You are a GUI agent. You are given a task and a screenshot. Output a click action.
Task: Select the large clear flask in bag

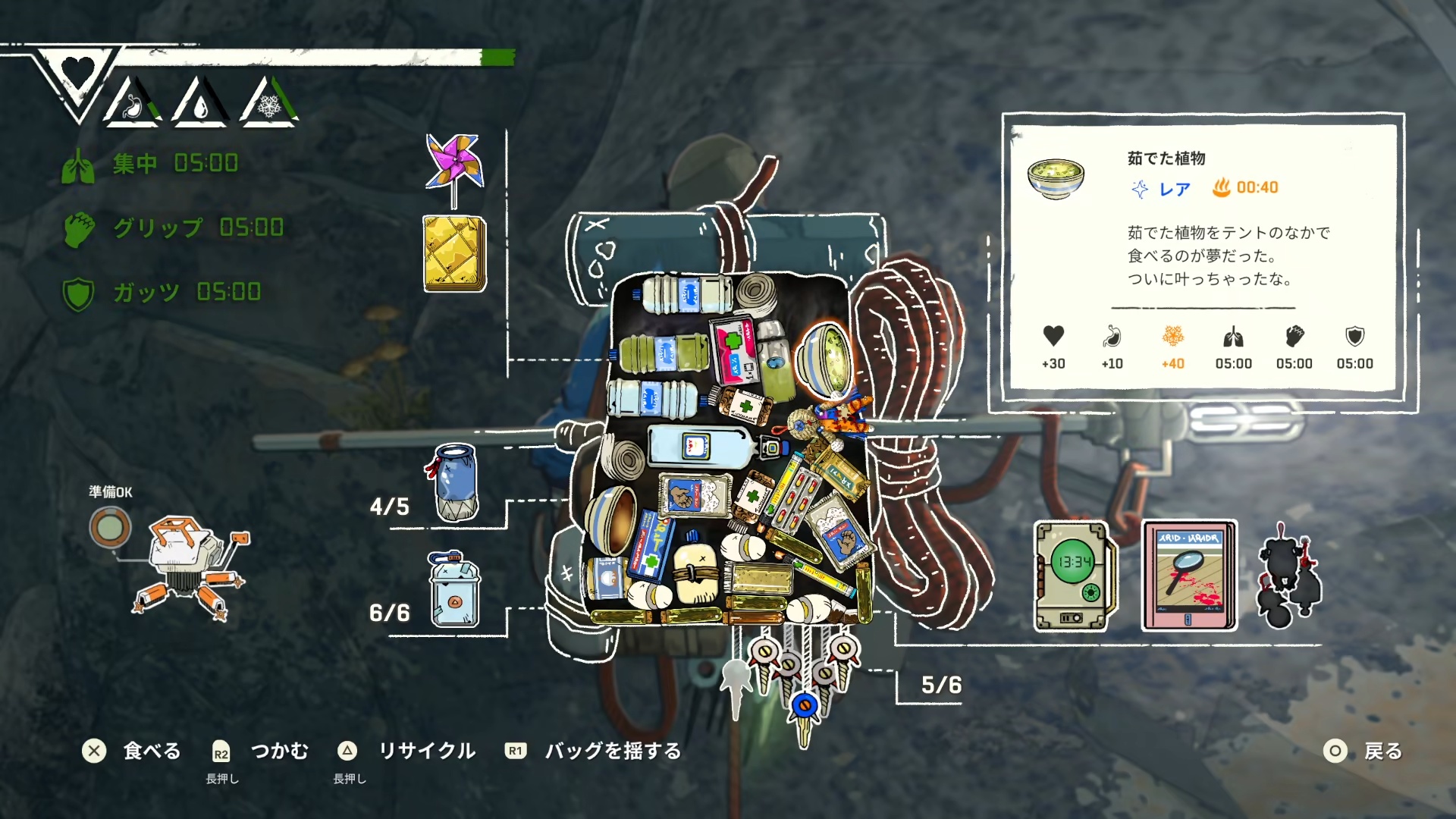699,446
